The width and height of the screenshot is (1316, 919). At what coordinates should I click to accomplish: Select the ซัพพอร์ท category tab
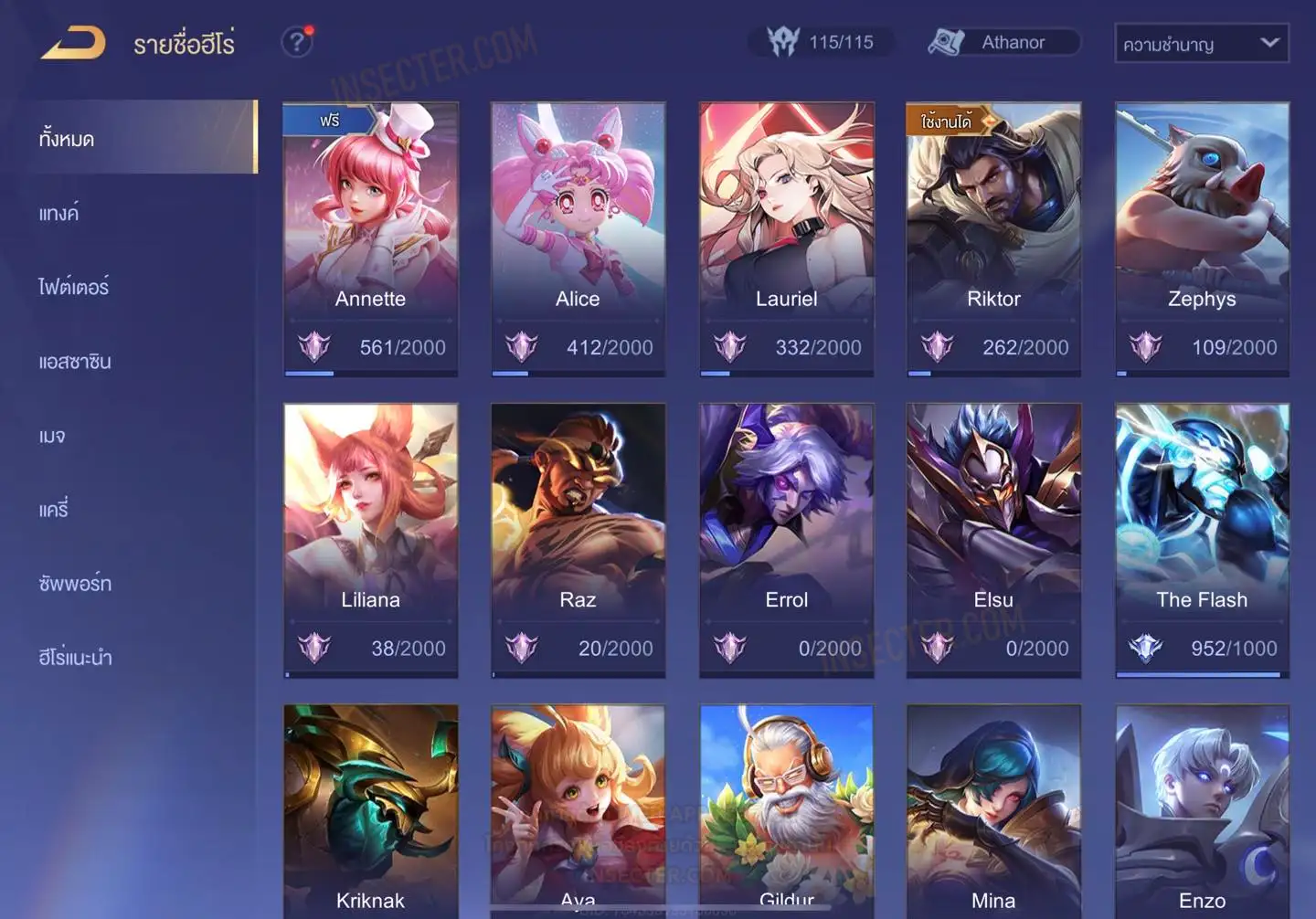(x=75, y=584)
